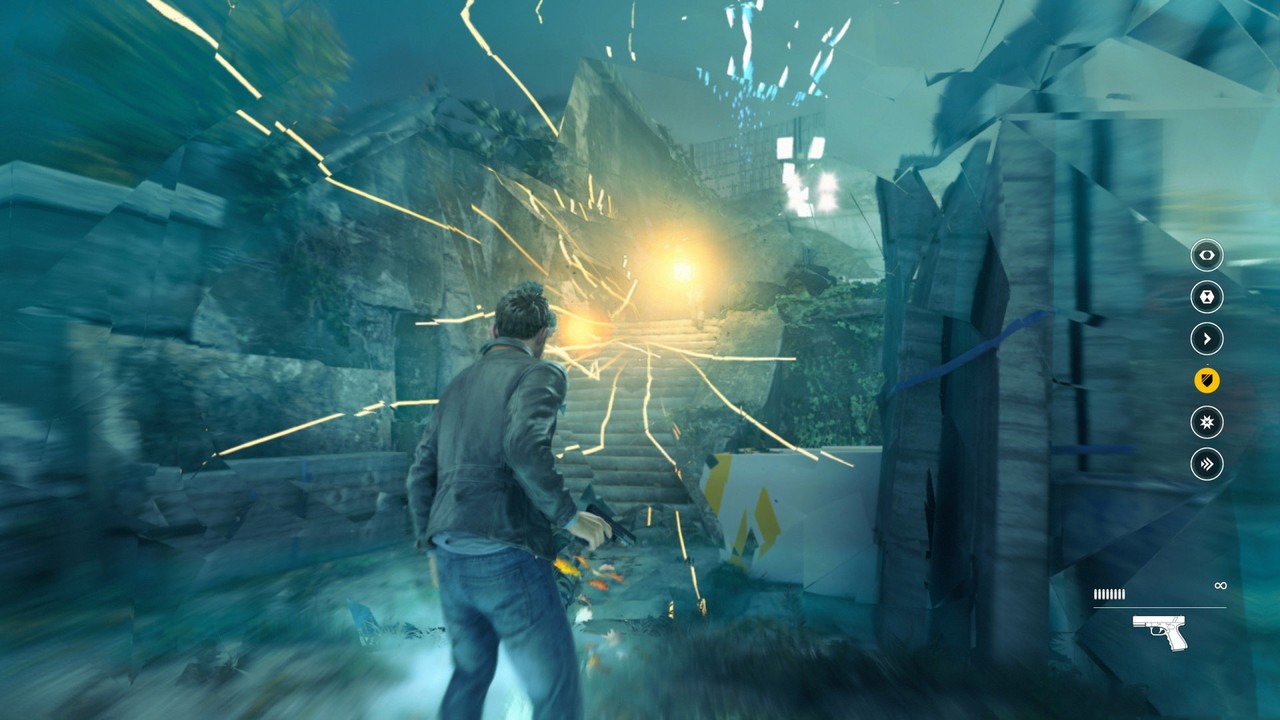Click the infinity reserve ammo symbol
This screenshot has height=720, width=1280.
1221,586
